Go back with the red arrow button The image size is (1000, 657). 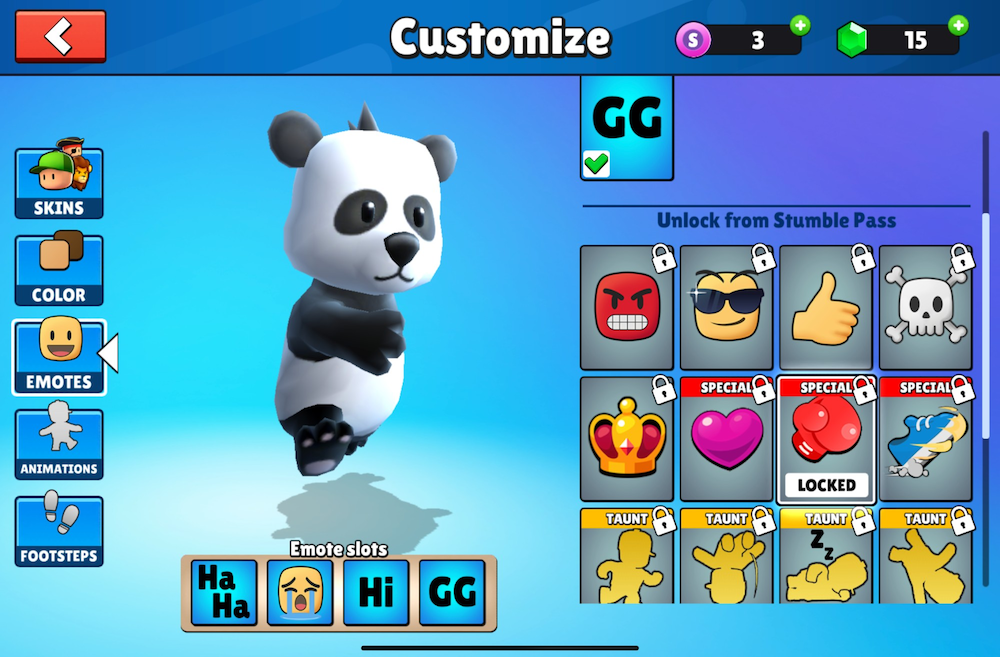click(x=60, y=37)
